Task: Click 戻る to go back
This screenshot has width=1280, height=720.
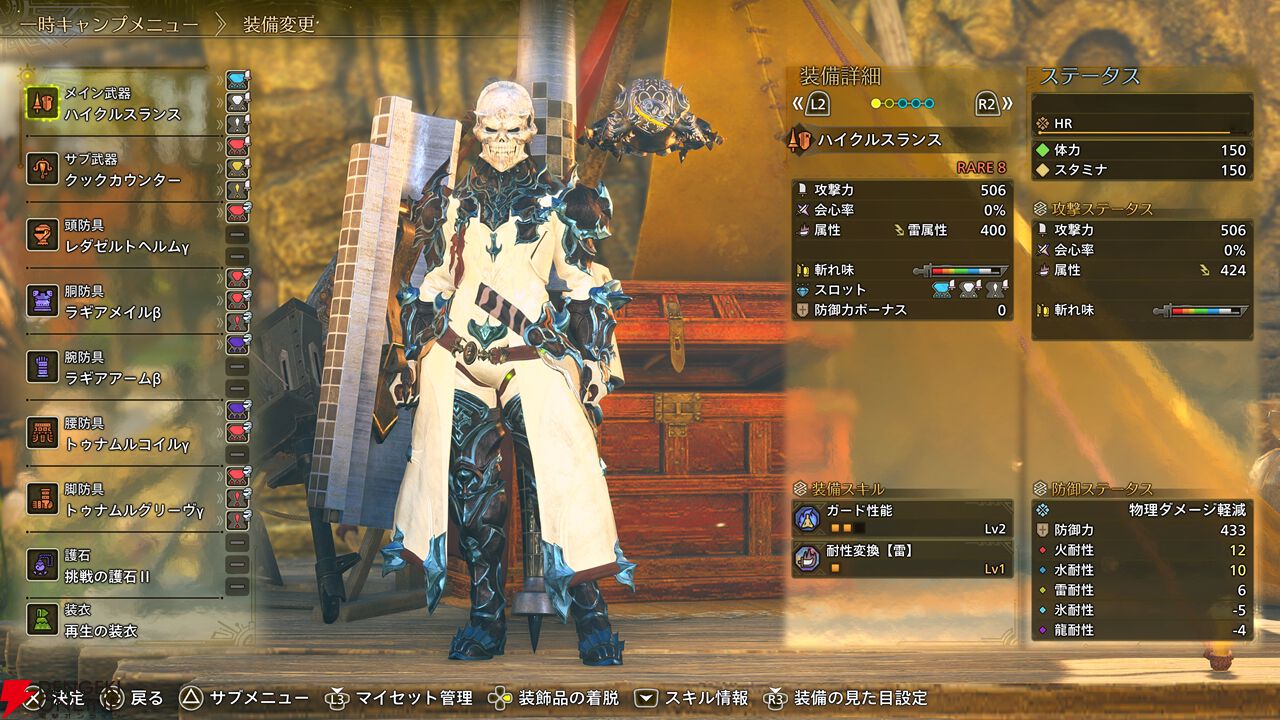Action: [x=133, y=698]
